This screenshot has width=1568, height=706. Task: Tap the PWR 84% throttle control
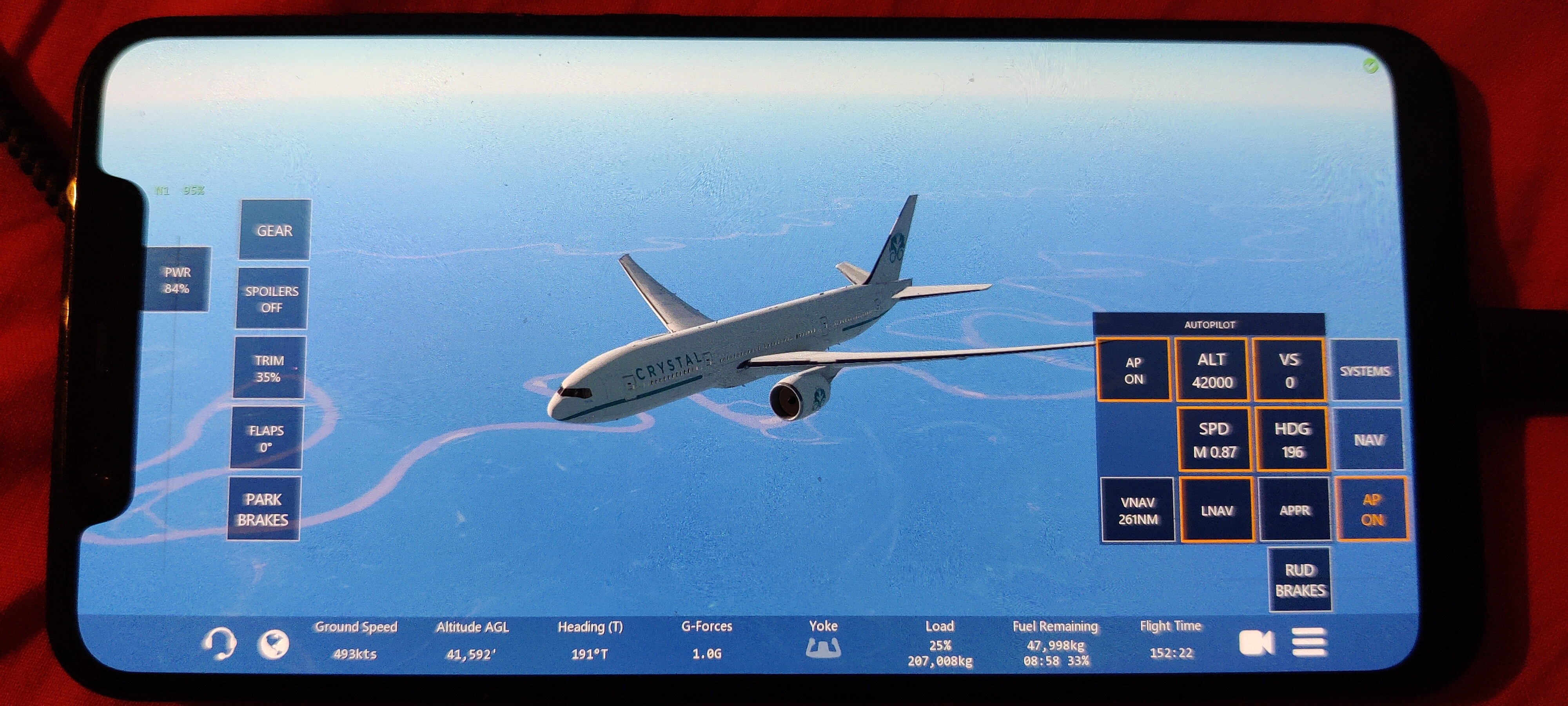177,280
